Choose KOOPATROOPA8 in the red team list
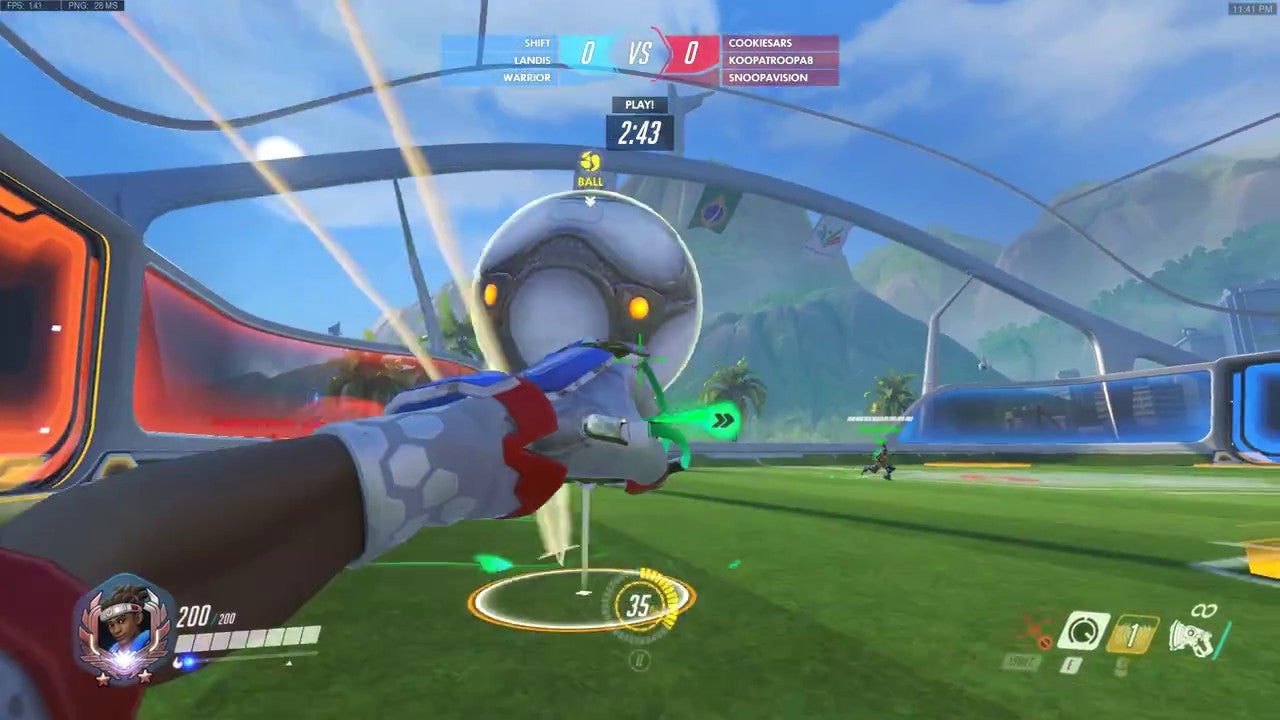The height and width of the screenshot is (720, 1280). click(x=770, y=60)
